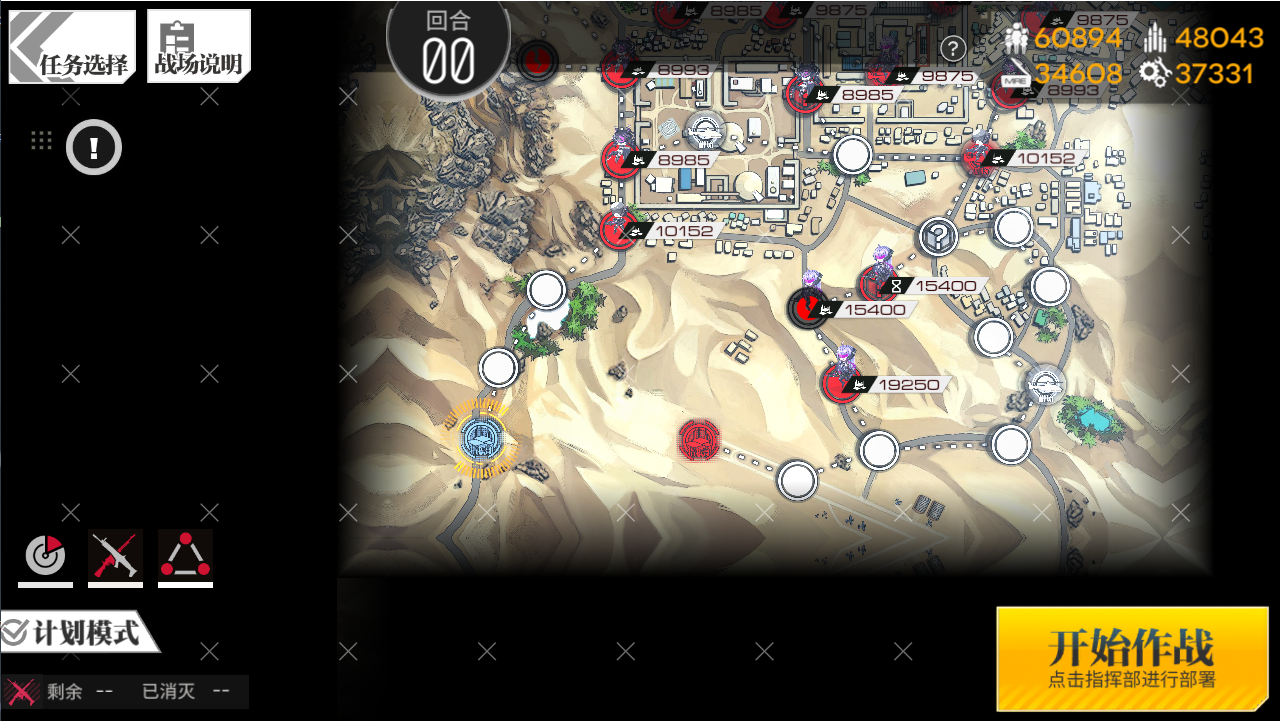Select the red target objective icon
The image size is (1280, 721).
click(45, 555)
